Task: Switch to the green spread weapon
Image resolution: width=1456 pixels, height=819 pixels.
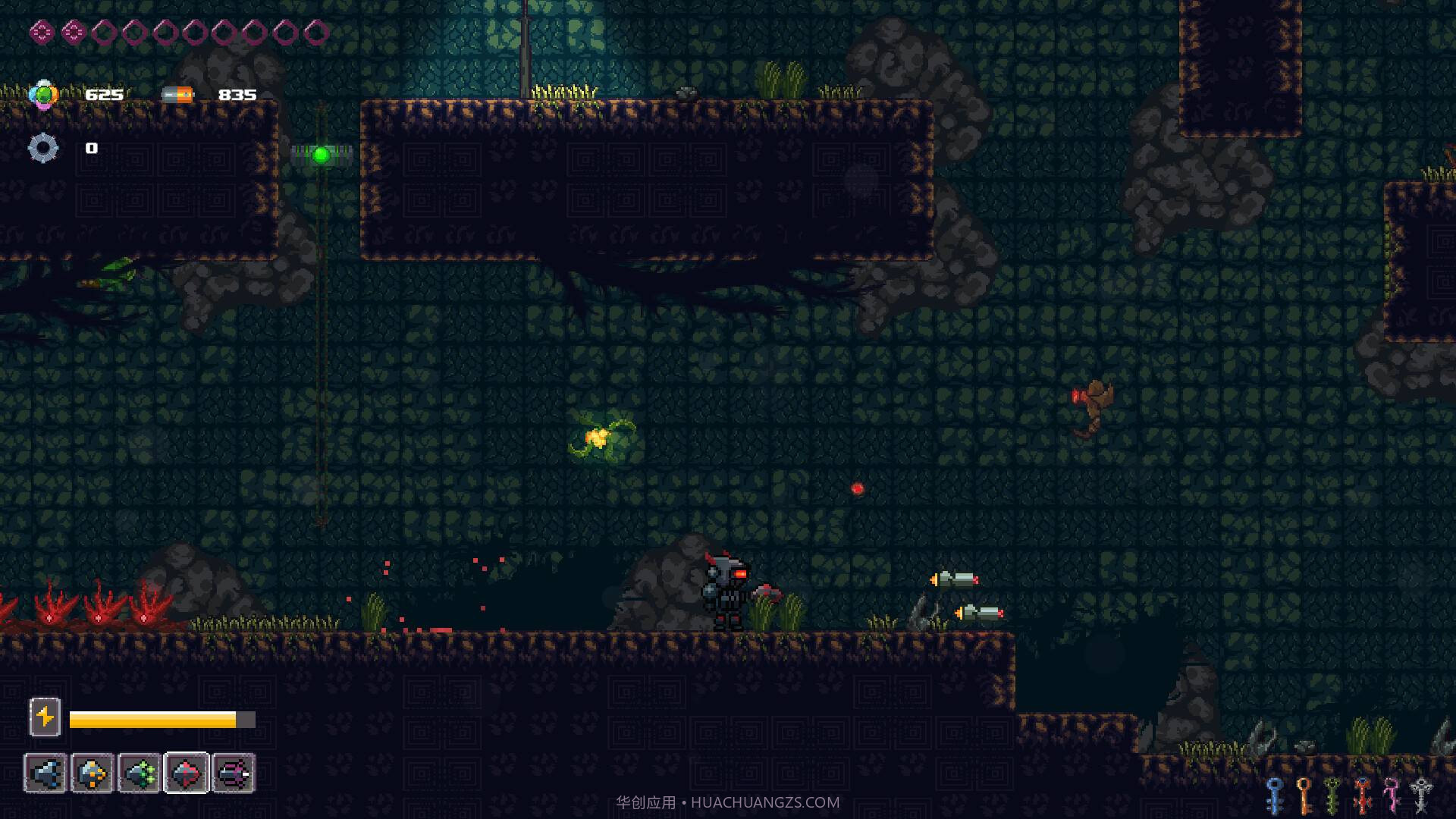Action: (x=140, y=773)
